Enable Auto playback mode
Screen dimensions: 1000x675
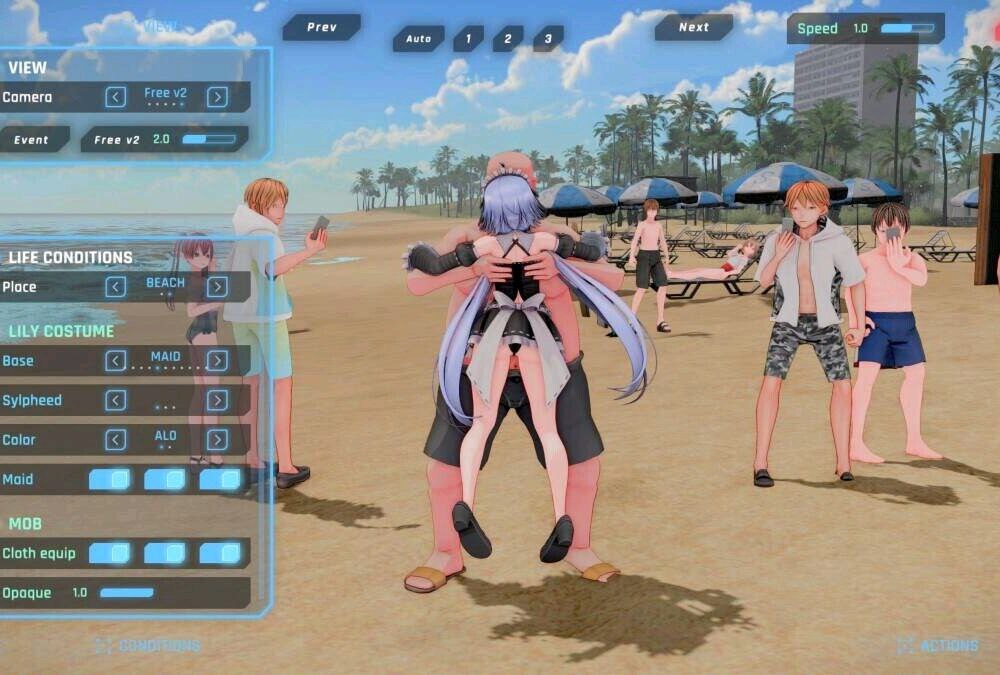pyautogui.click(x=418, y=39)
